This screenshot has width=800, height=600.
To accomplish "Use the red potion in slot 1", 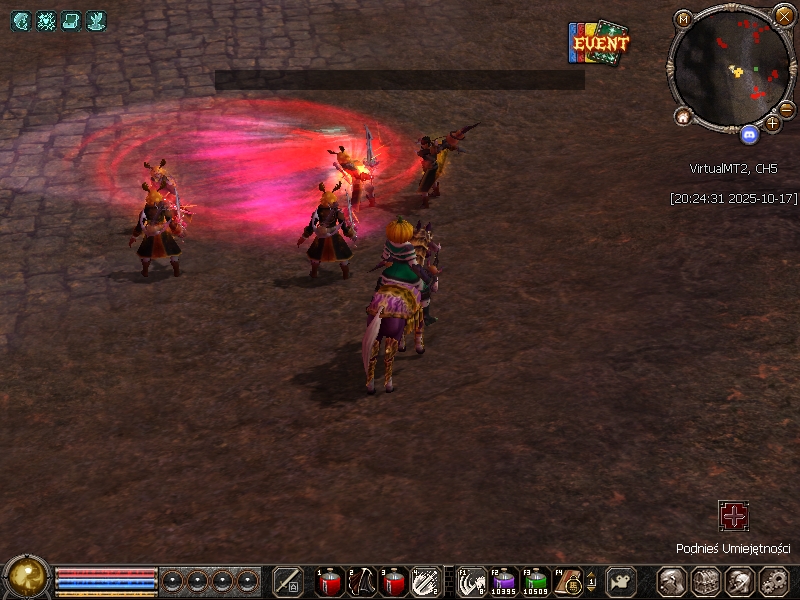I will pyautogui.click(x=329, y=581).
